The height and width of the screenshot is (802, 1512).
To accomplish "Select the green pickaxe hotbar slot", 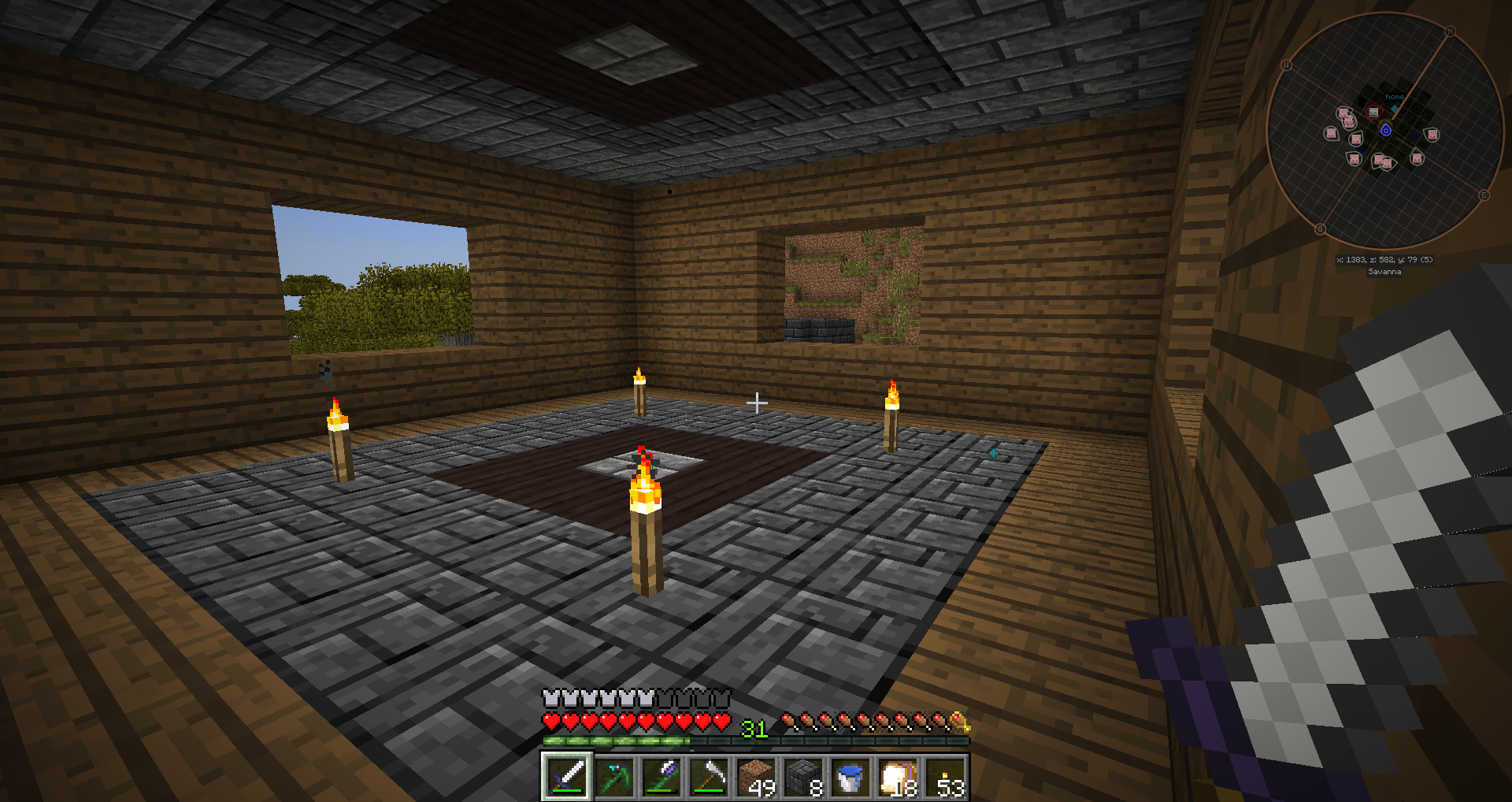I will click(x=614, y=777).
